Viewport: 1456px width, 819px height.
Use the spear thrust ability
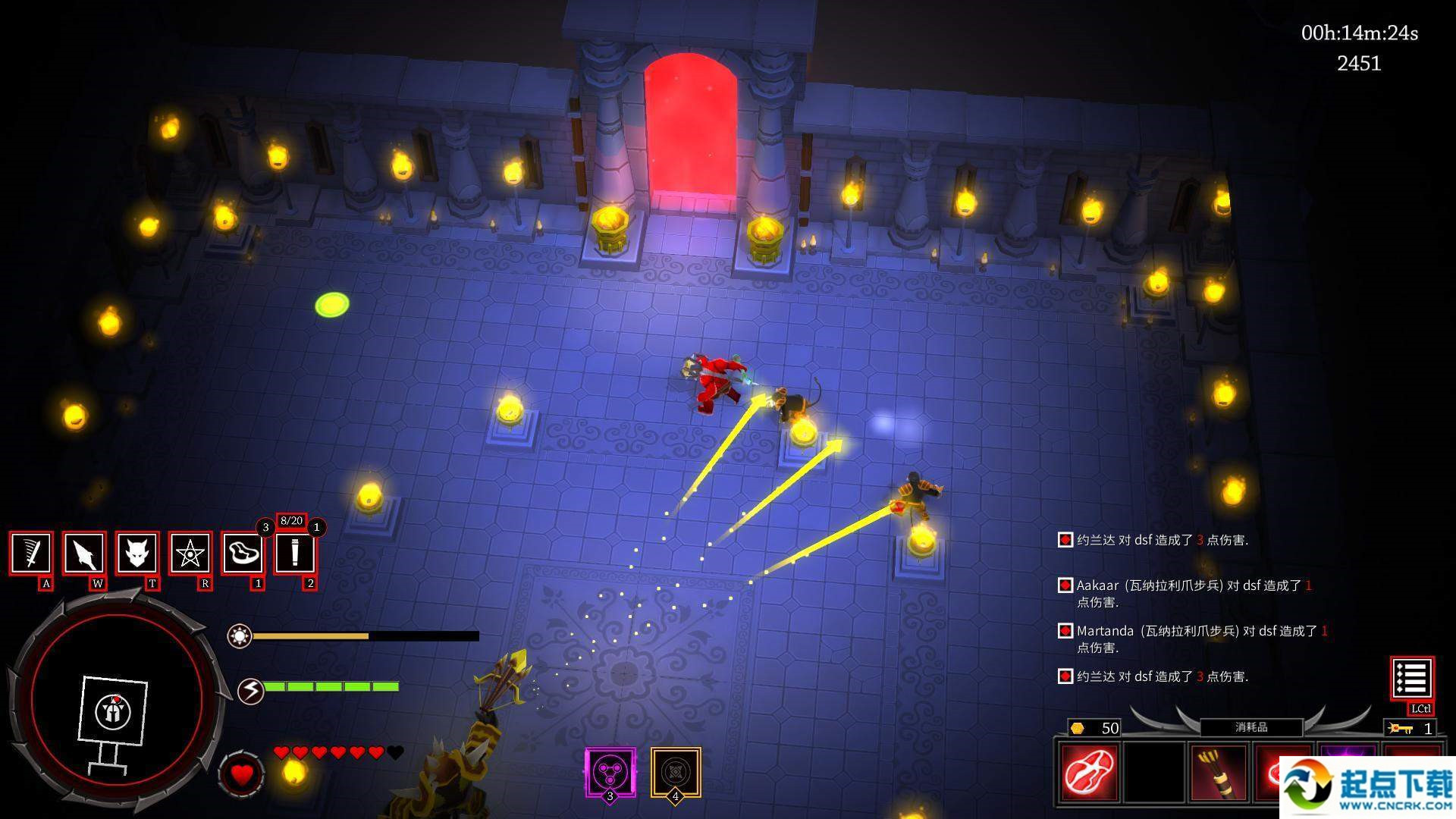[x=84, y=554]
